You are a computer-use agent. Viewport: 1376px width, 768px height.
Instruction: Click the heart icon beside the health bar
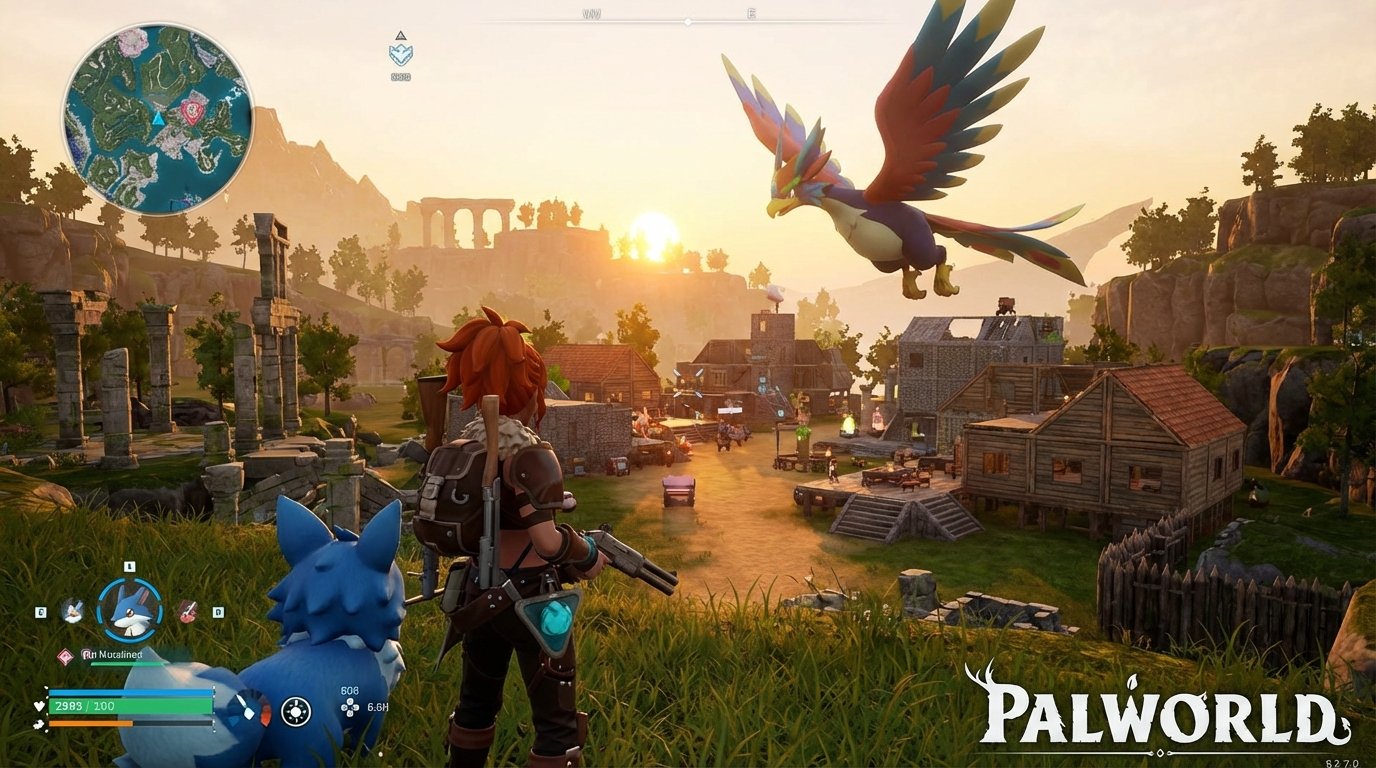[x=38, y=706]
